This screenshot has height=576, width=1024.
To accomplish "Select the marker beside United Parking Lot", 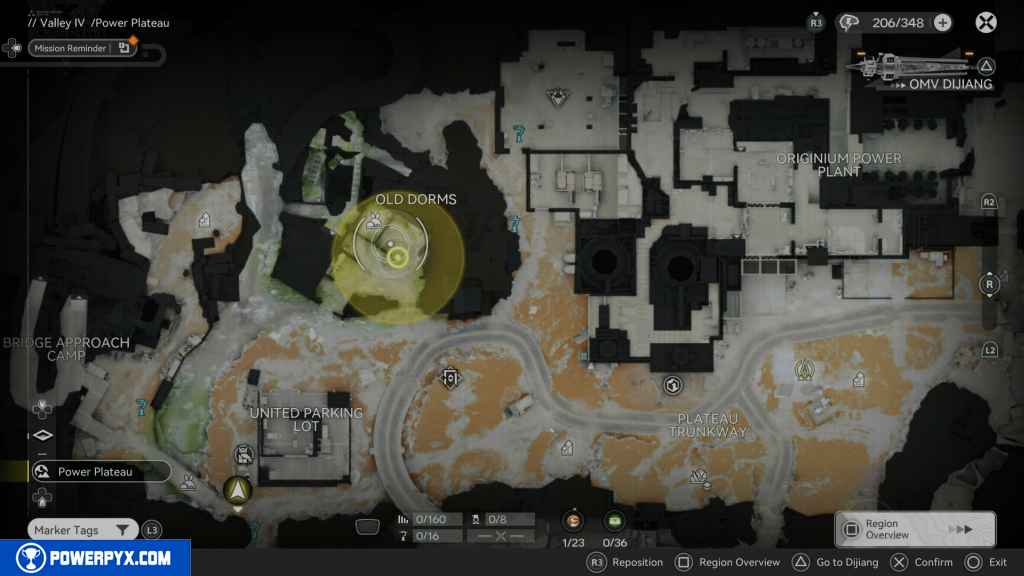I will coord(243,455).
